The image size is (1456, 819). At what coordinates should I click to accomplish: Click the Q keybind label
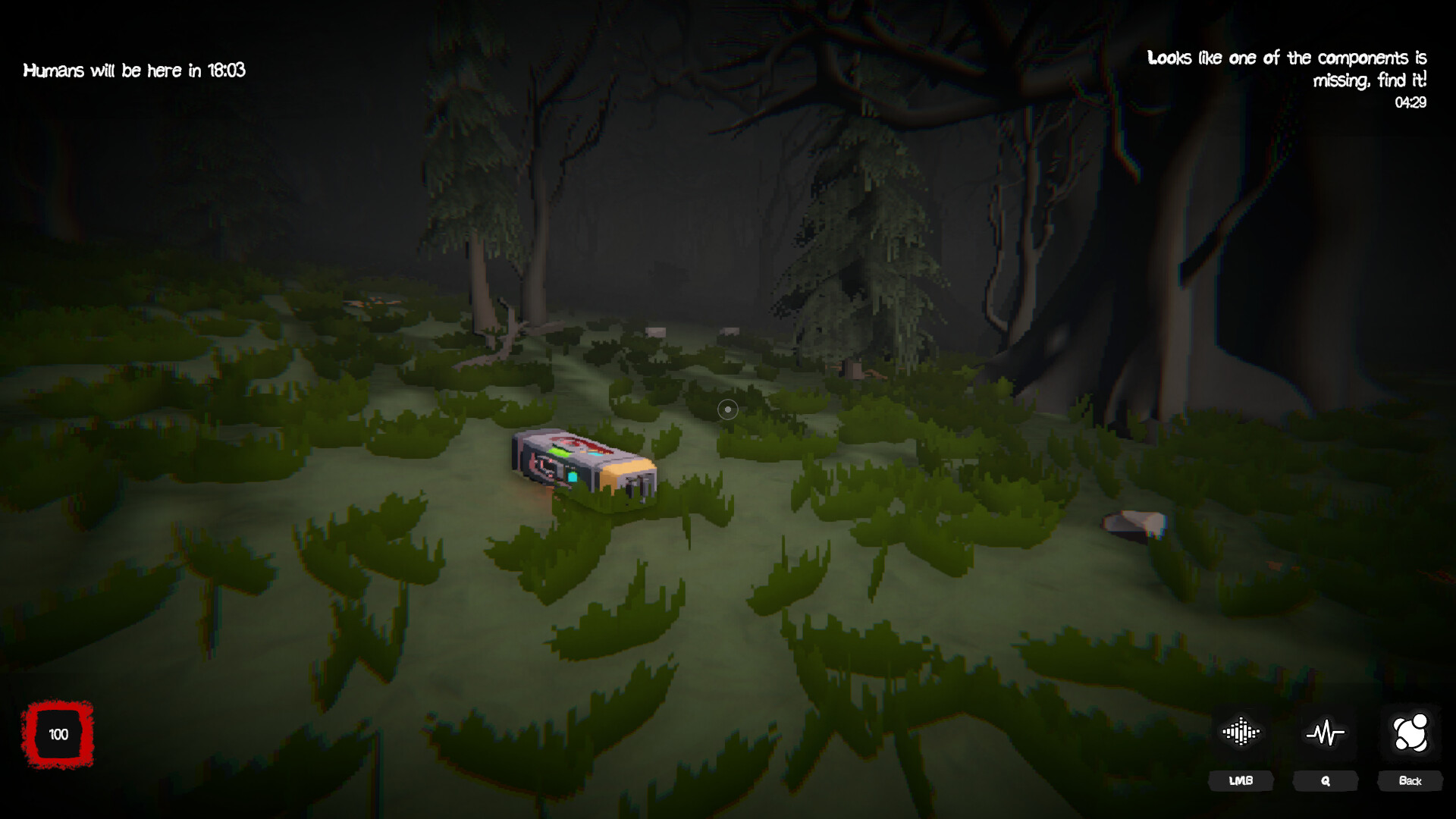tap(1325, 780)
